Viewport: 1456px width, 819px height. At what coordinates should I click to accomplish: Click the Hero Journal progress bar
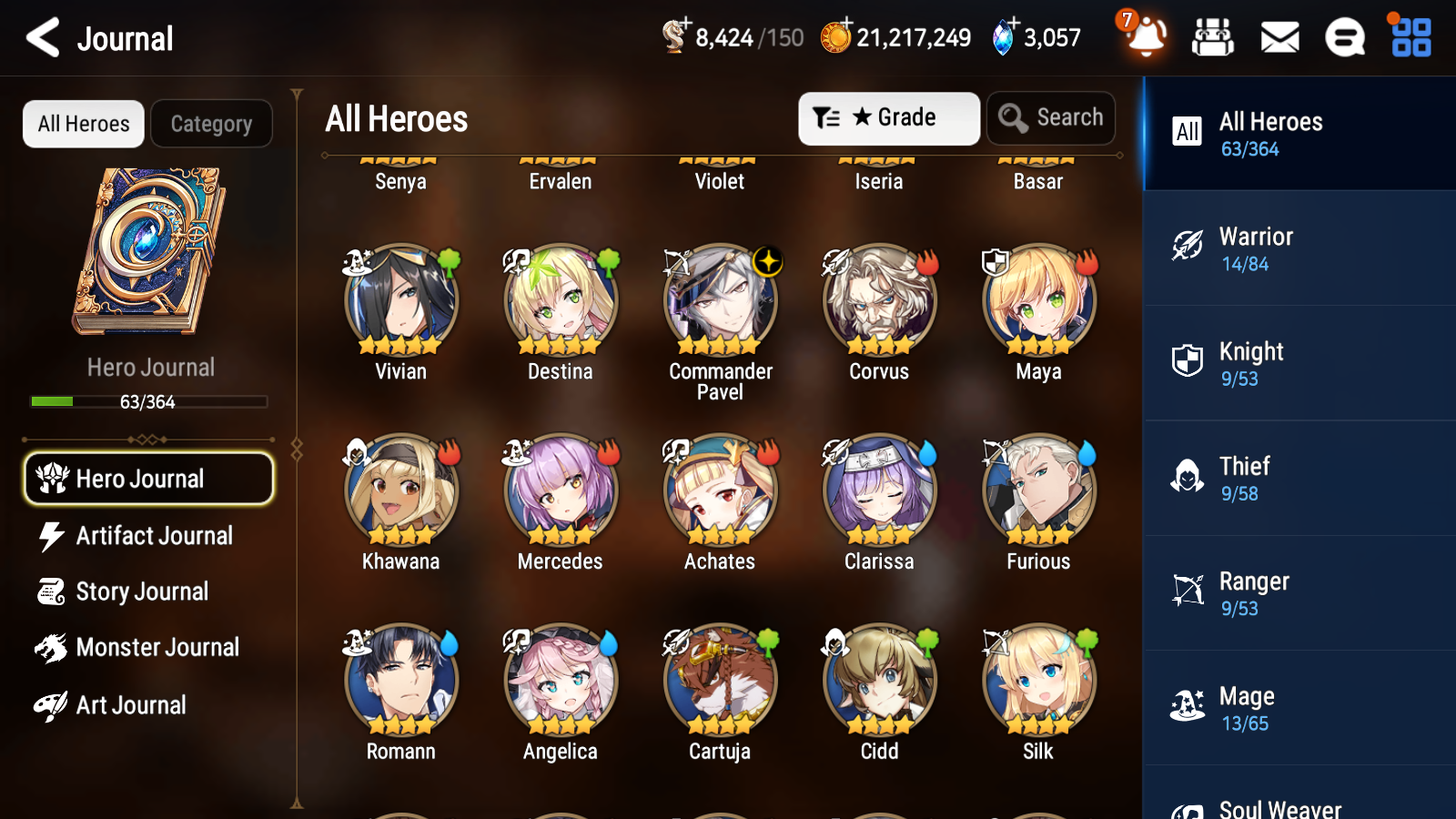148,401
